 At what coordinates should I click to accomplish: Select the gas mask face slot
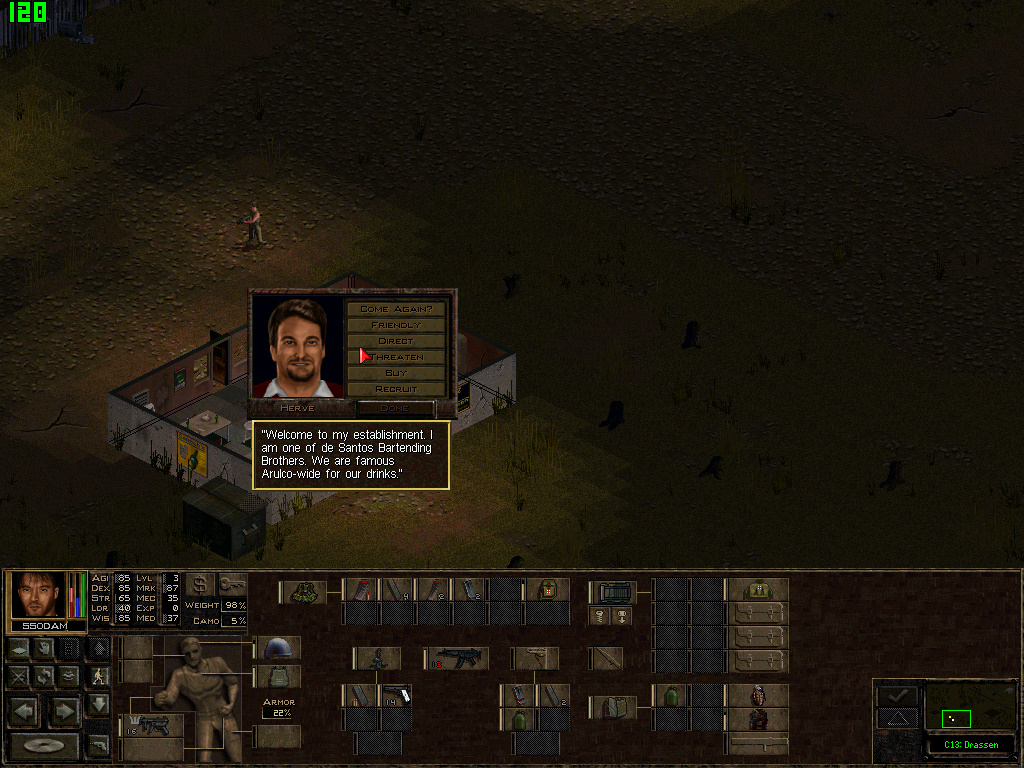point(758,695)
